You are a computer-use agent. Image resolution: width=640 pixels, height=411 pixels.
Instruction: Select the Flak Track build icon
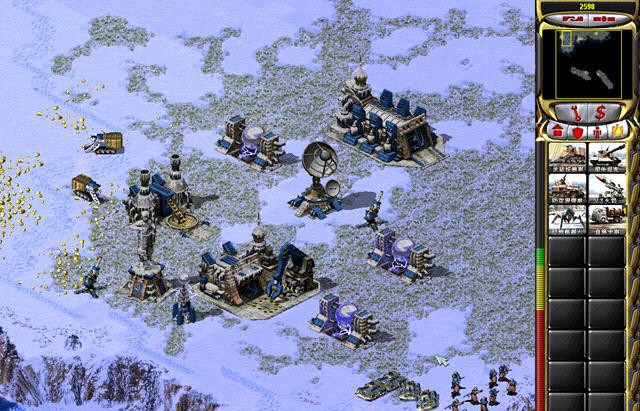tap(566, 187)
